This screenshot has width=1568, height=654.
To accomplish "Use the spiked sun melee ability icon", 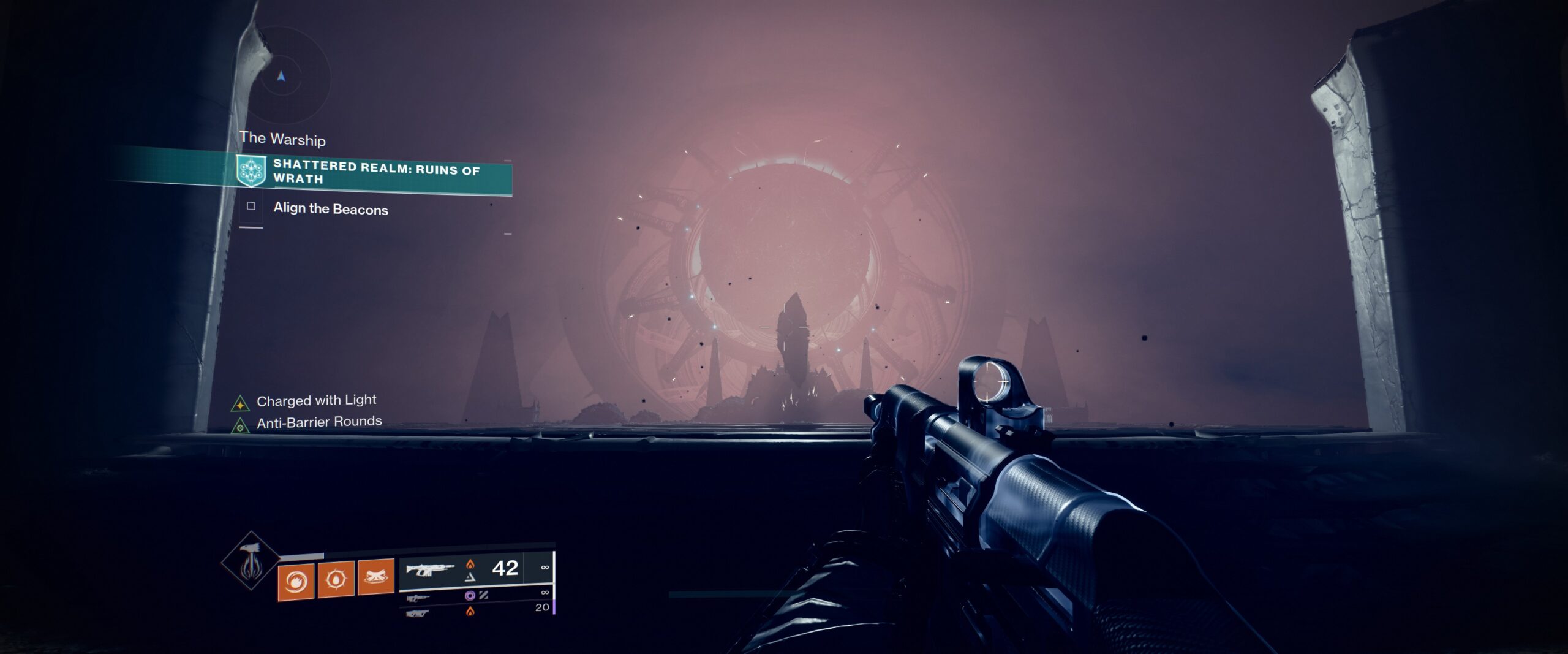I will (x=336, y=579).
